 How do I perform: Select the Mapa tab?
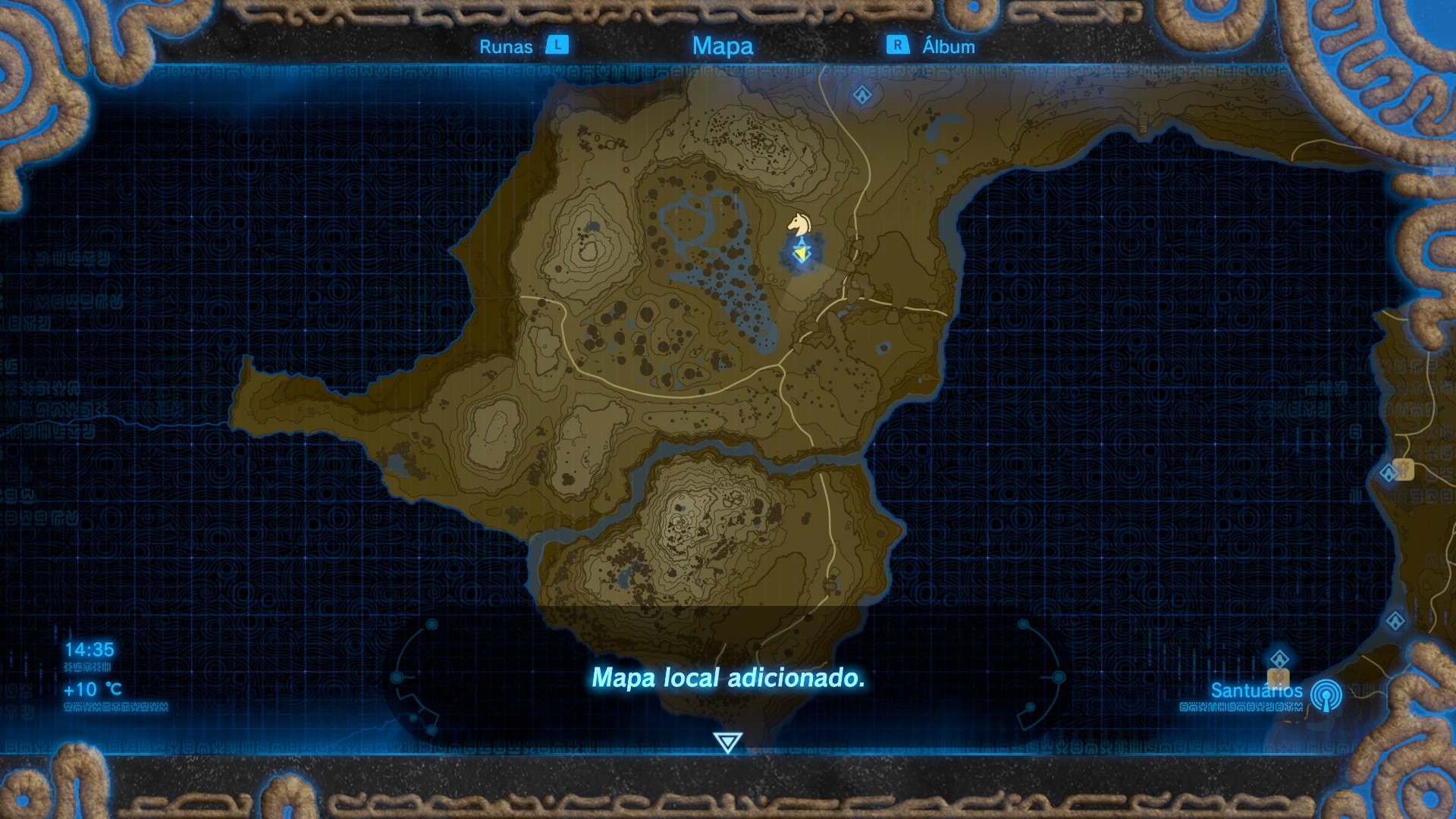point(722,46)
